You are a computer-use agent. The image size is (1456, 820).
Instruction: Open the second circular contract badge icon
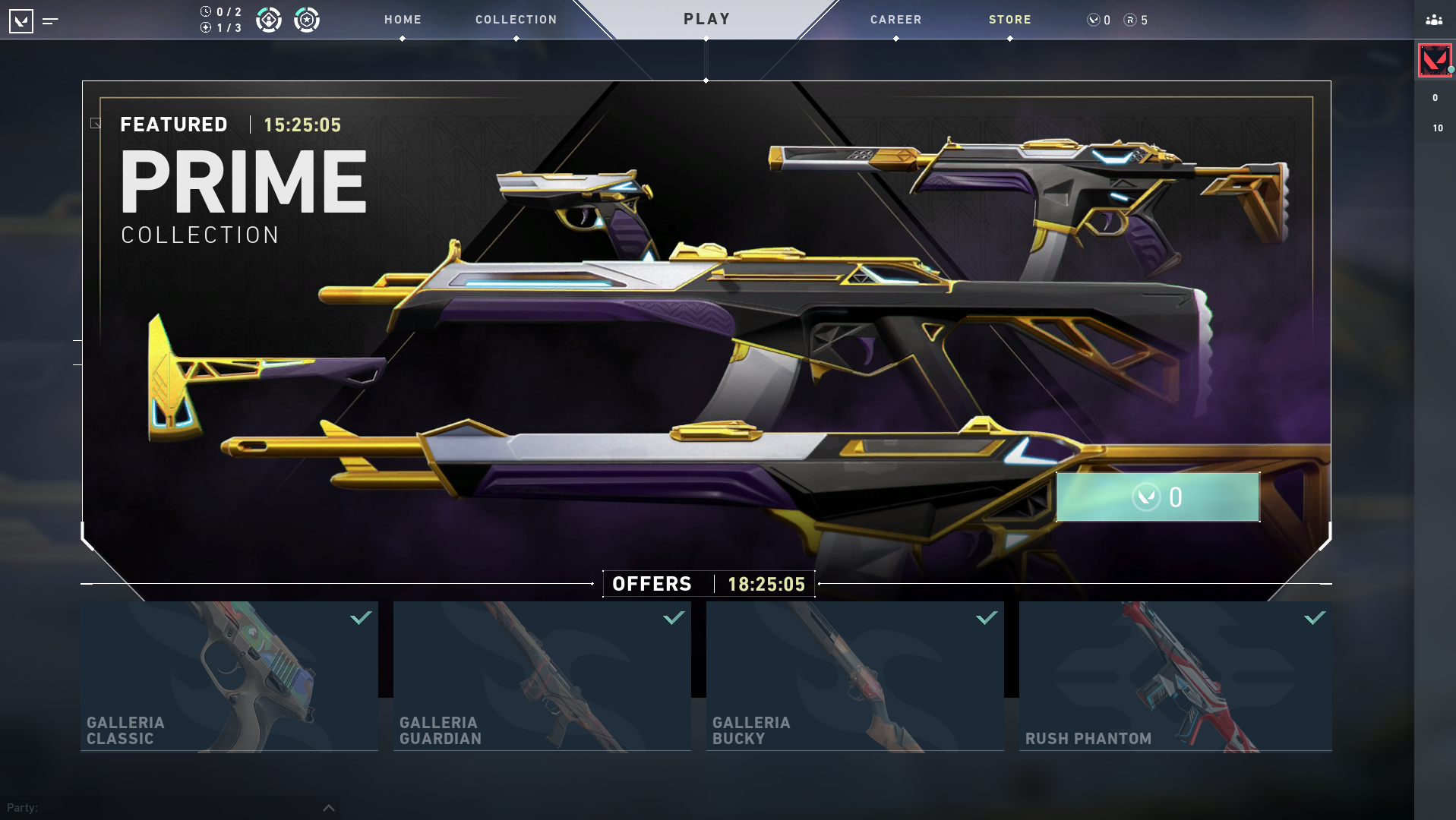(x=307, y=20)
